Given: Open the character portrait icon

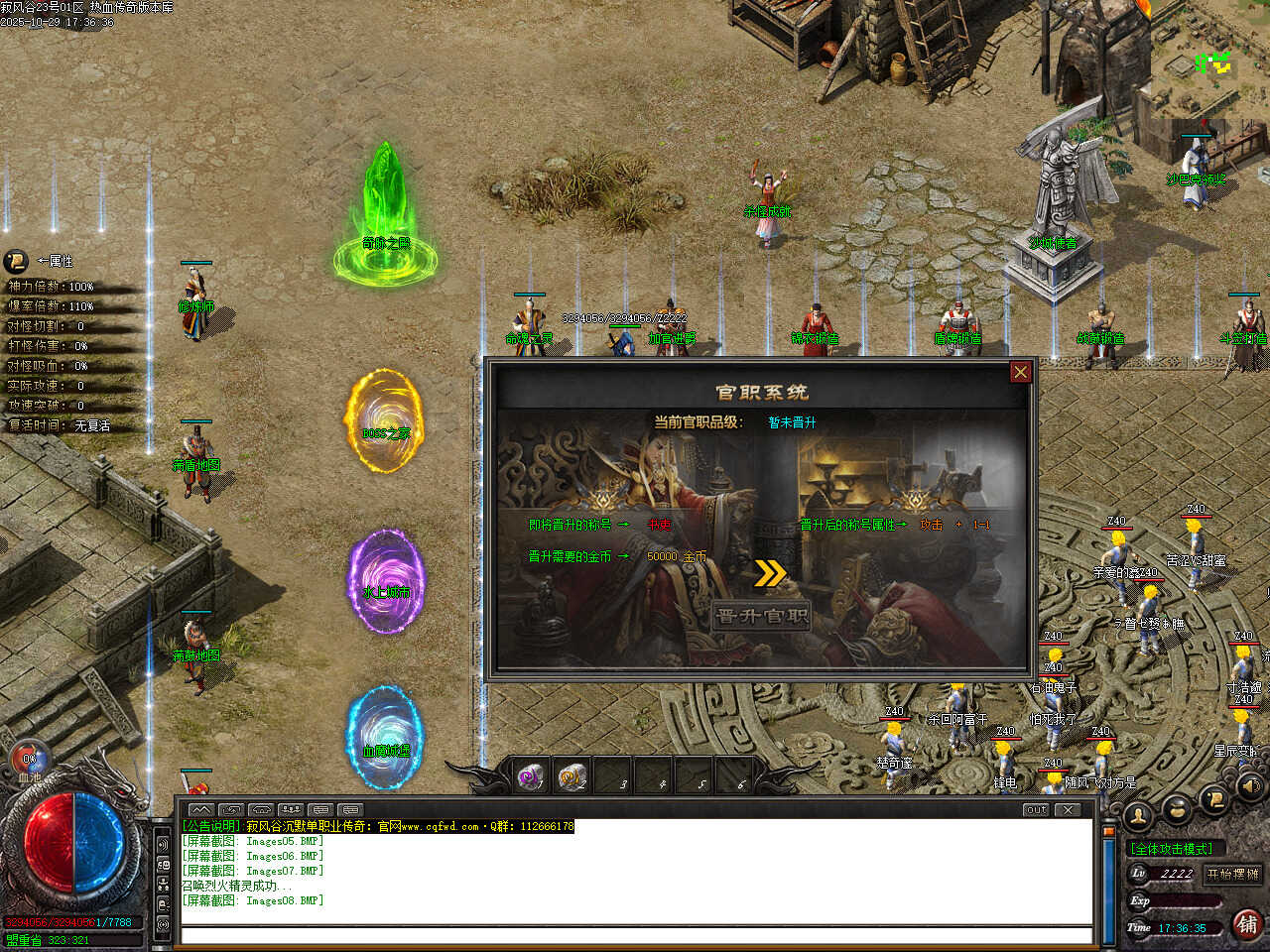Looking at the screenshot, I should coord(1138,815).
